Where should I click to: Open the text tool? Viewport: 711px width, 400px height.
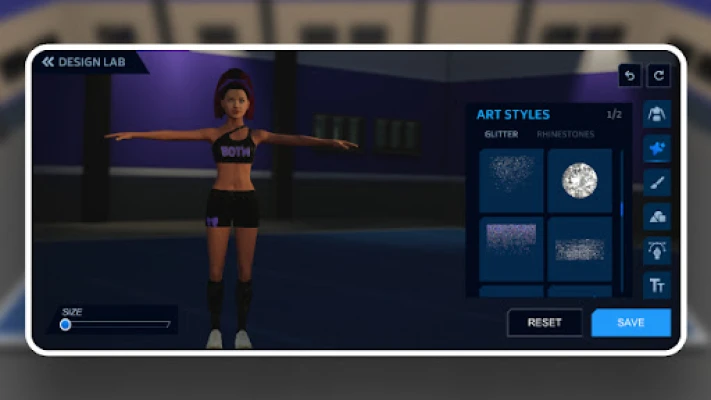pyautogui.click(x=657, y=285)
